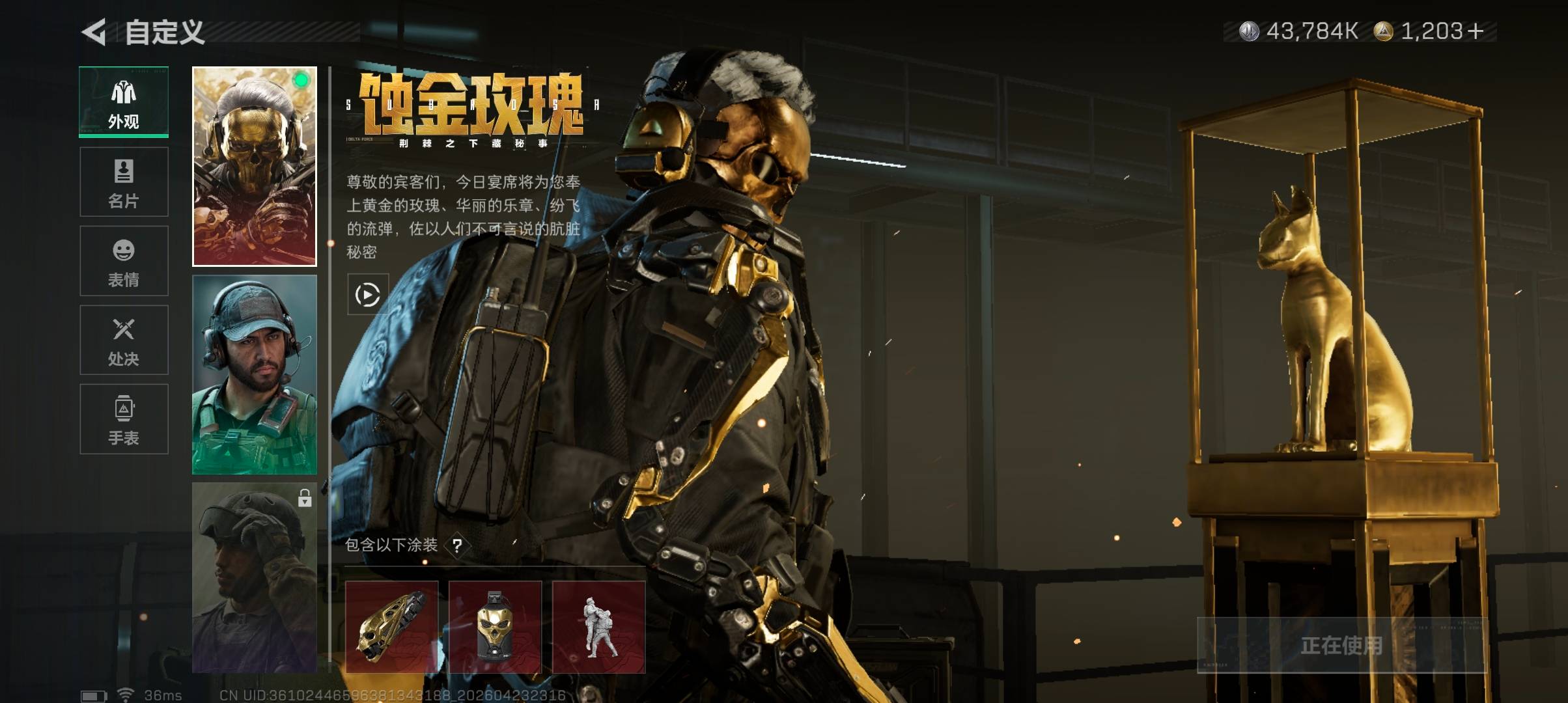Play the skin preview video

point(368,295)
